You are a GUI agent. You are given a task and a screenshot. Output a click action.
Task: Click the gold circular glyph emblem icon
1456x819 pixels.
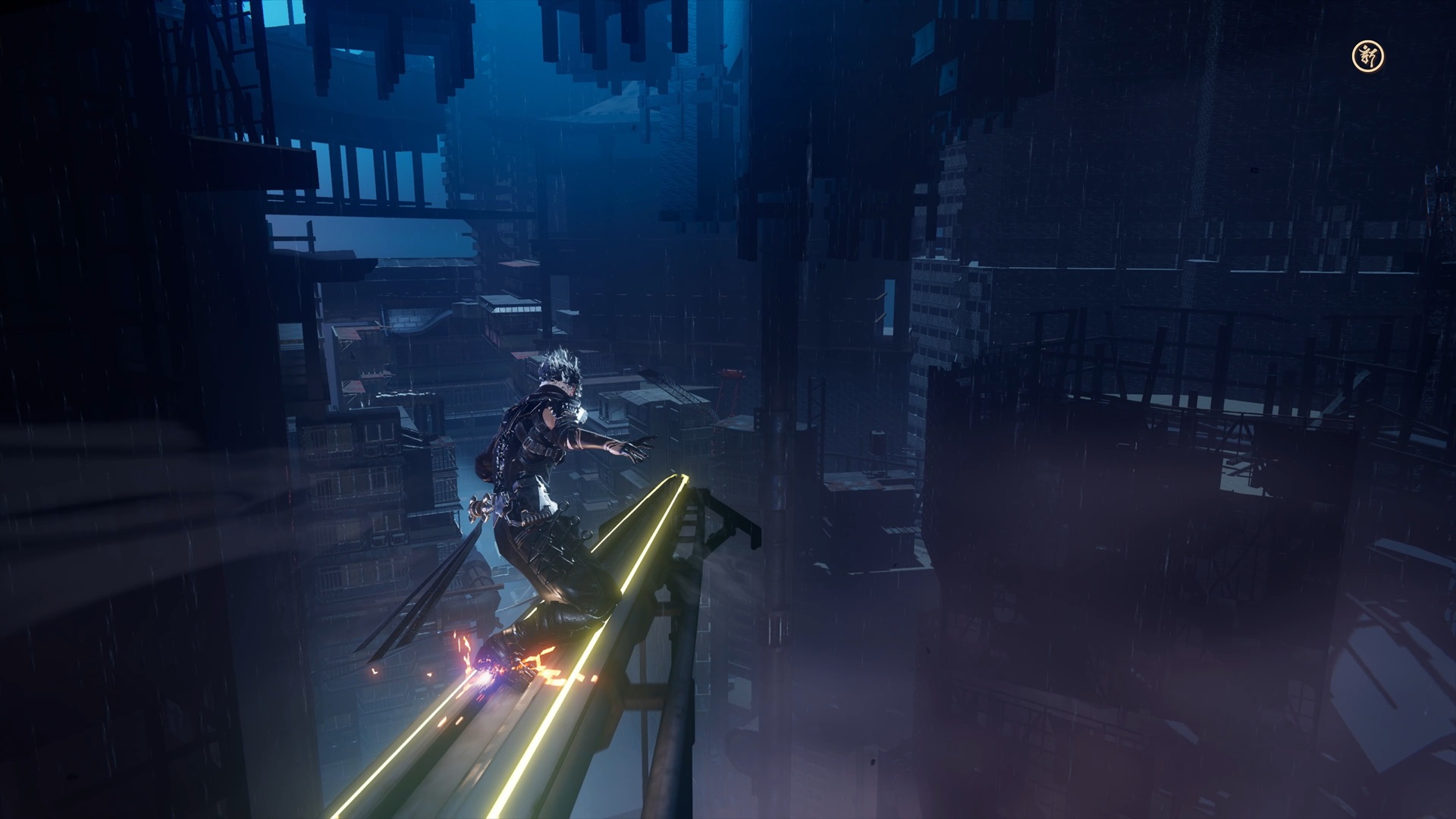[1368, 56]
